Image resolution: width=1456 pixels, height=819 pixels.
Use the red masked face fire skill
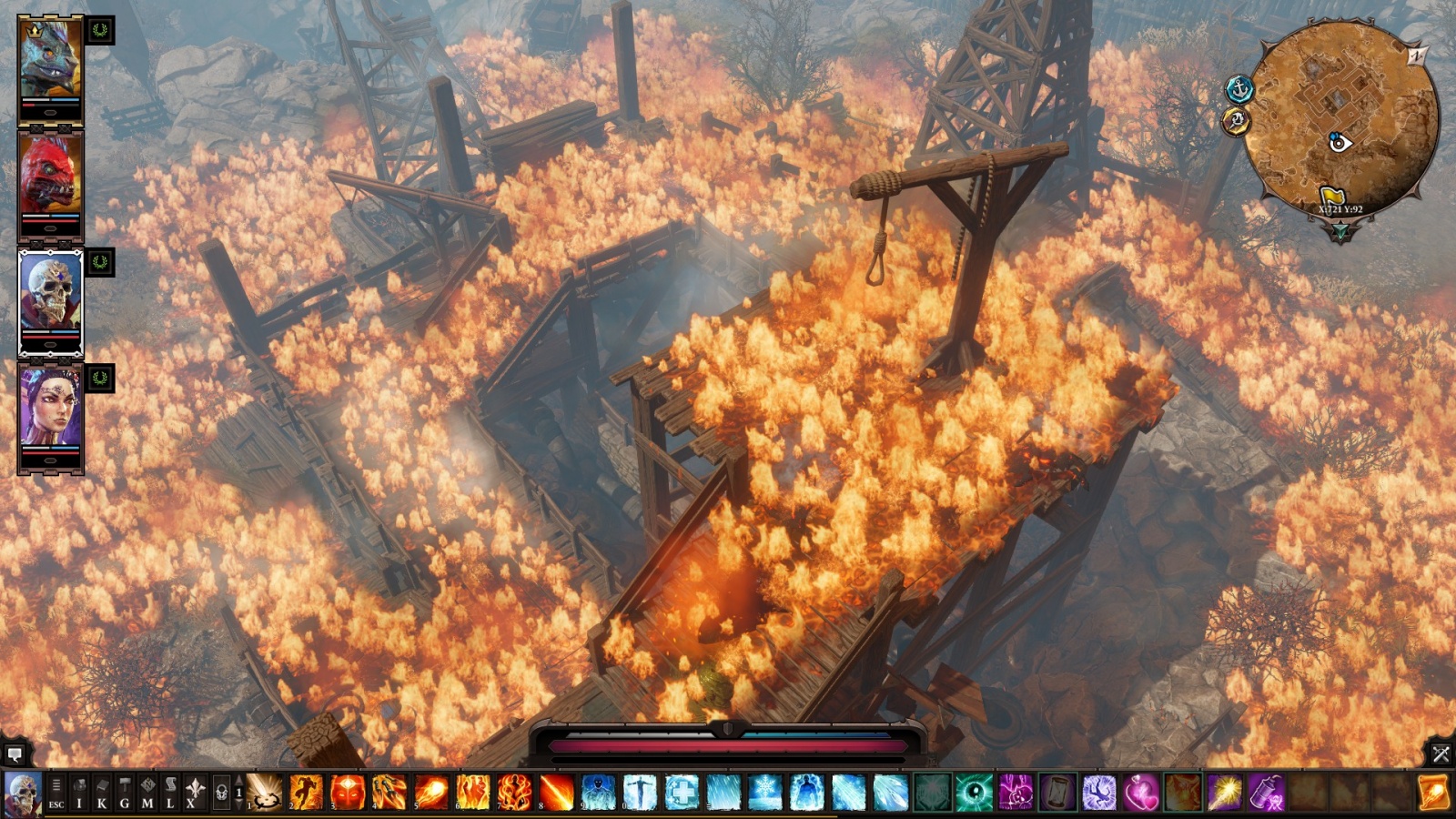coord(348,793)
